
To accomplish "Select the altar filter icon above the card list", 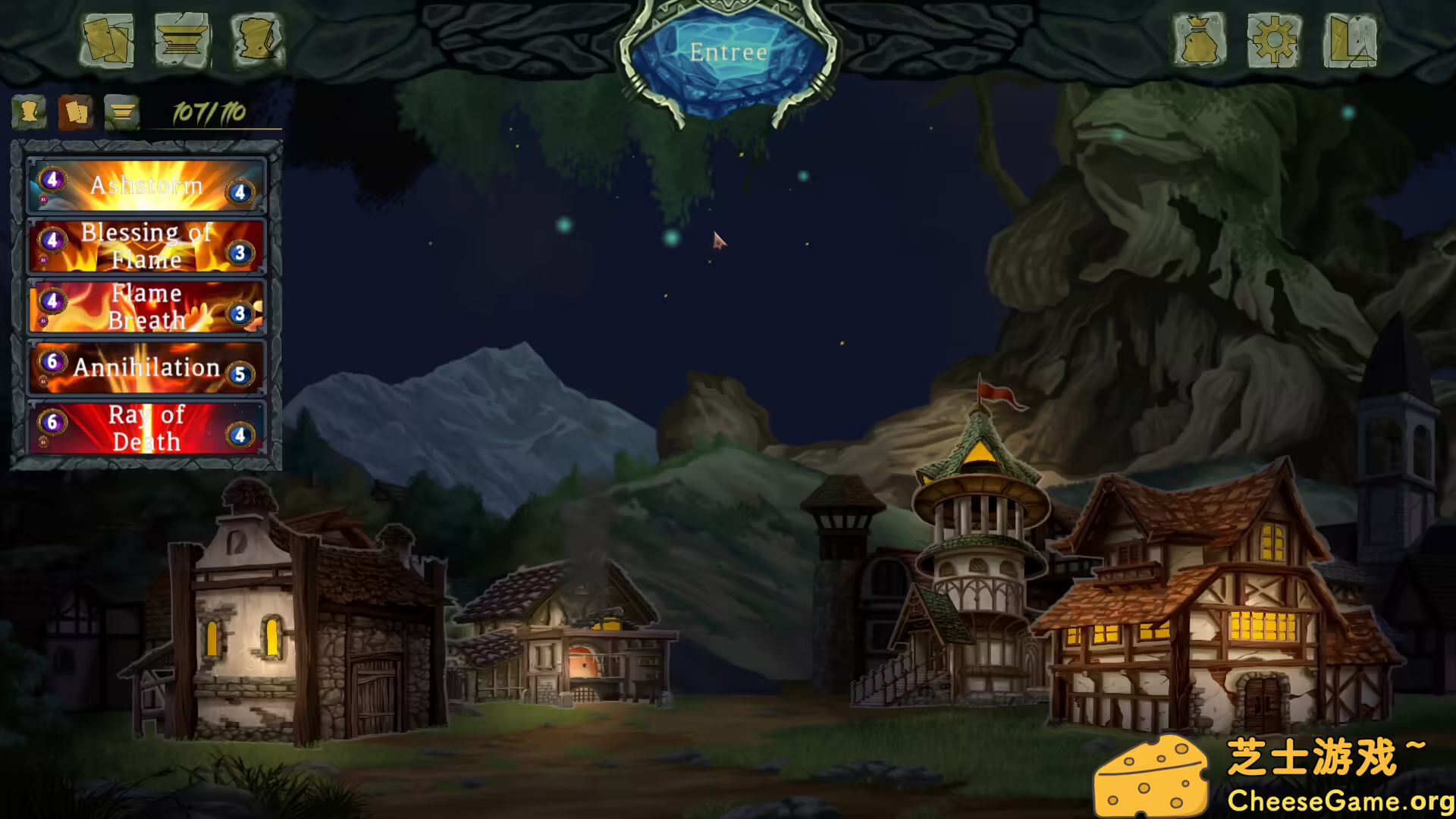I will 120,112.
